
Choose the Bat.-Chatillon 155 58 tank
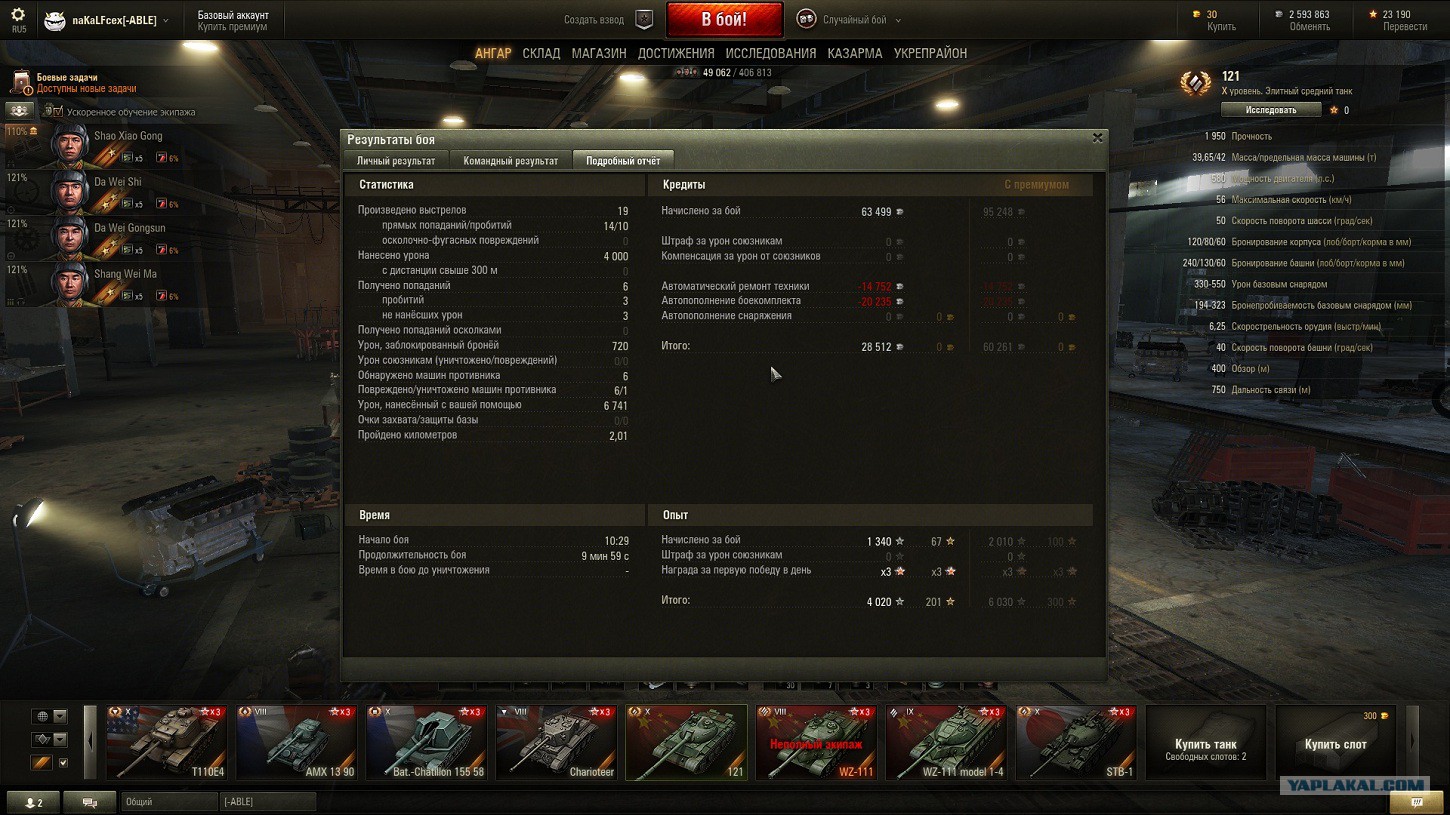coord(426,742)
